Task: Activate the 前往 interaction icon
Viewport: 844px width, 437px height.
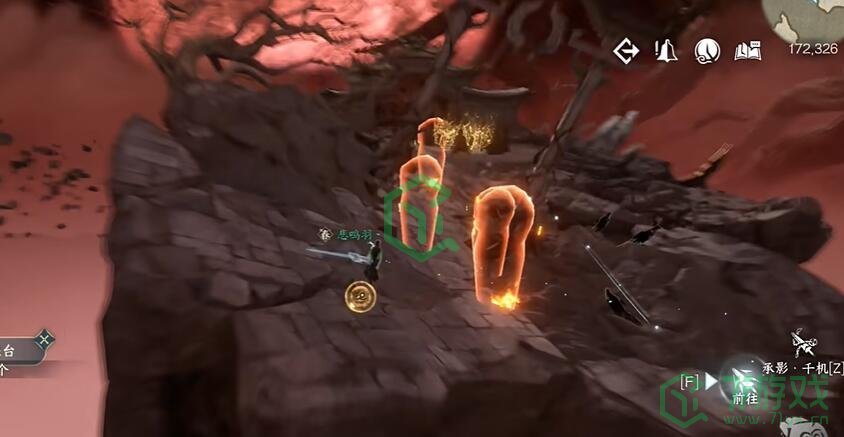Action: point(744,381)
